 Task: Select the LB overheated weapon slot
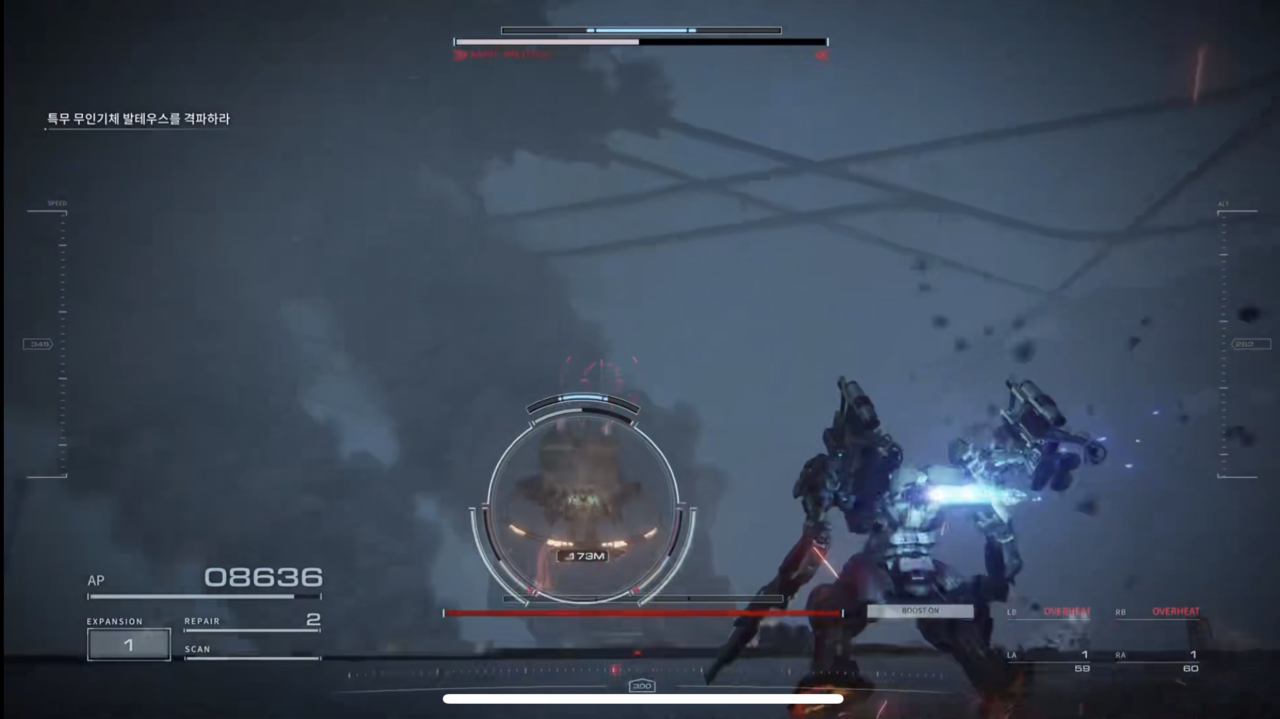[x=1050, y=612]
